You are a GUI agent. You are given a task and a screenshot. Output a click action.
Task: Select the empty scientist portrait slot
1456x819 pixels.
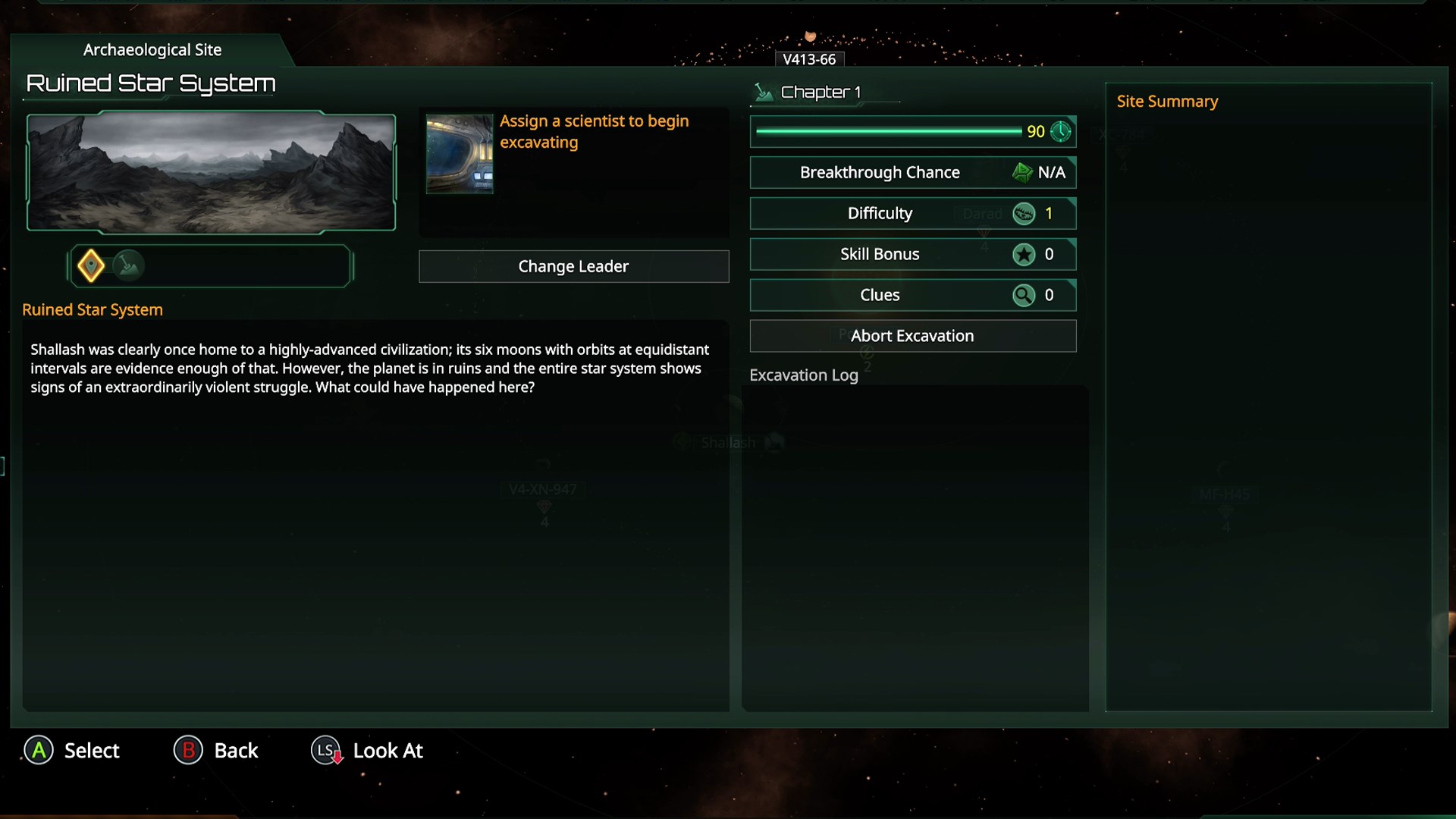tap(460, 154)
